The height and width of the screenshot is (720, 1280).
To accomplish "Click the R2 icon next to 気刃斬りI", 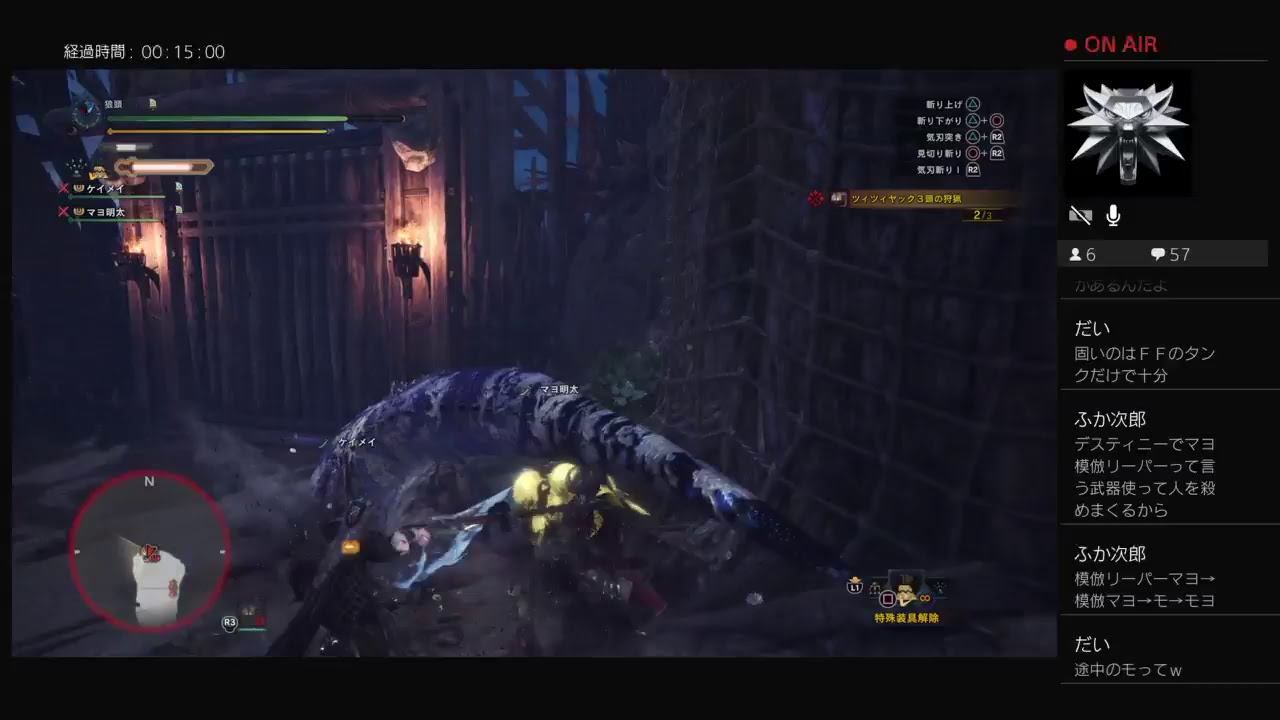I will (x=972, y=169).
